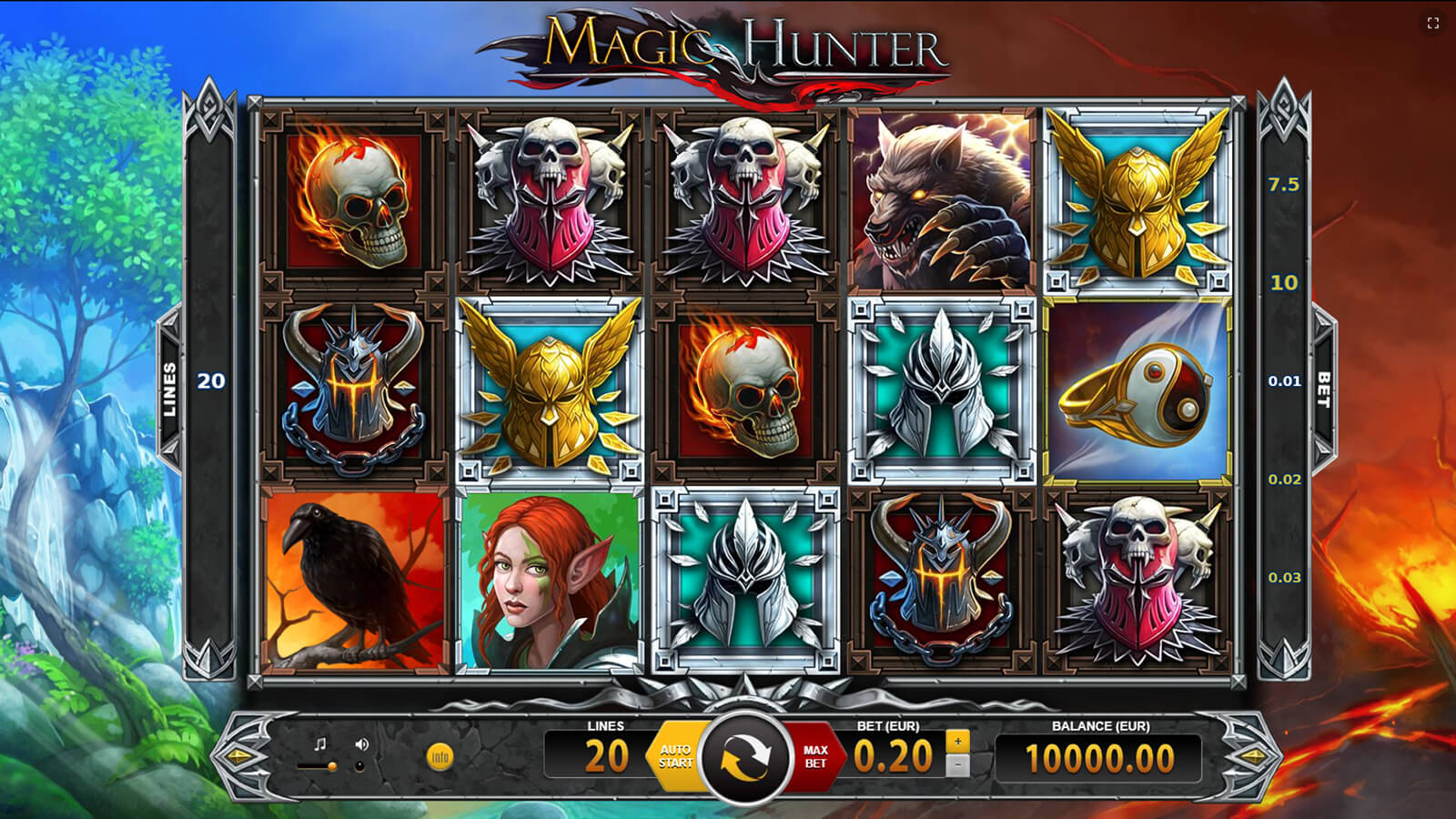Toggle fullscreen mode
This screenshot has width=1456, height=819.
(x=1433, y=24)
